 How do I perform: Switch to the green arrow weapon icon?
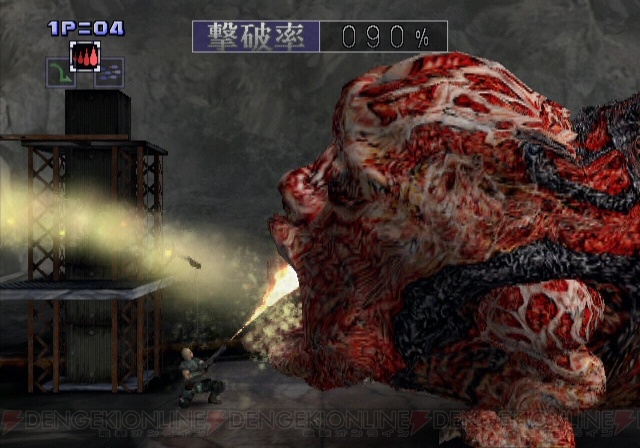click(60, 73)
